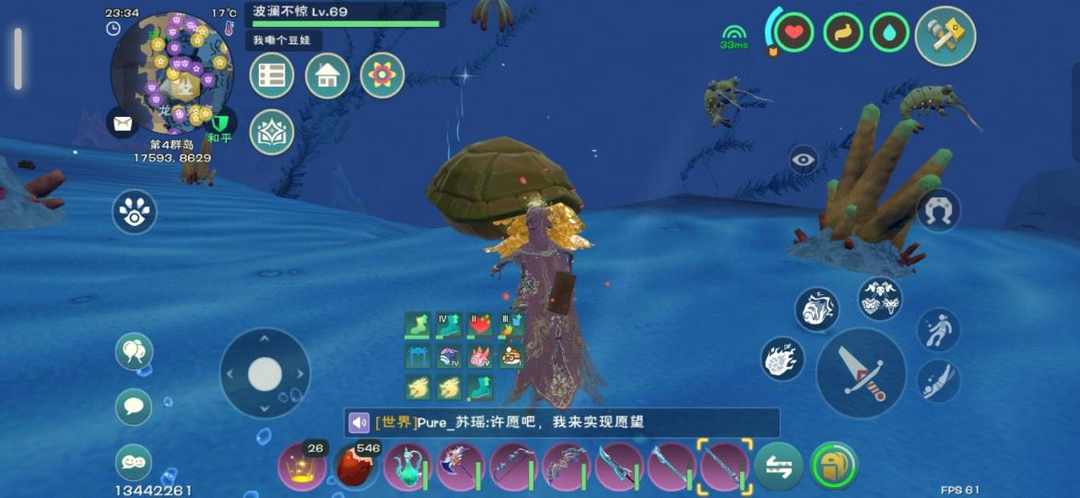Tap the swimming dive button

point(938,381)
